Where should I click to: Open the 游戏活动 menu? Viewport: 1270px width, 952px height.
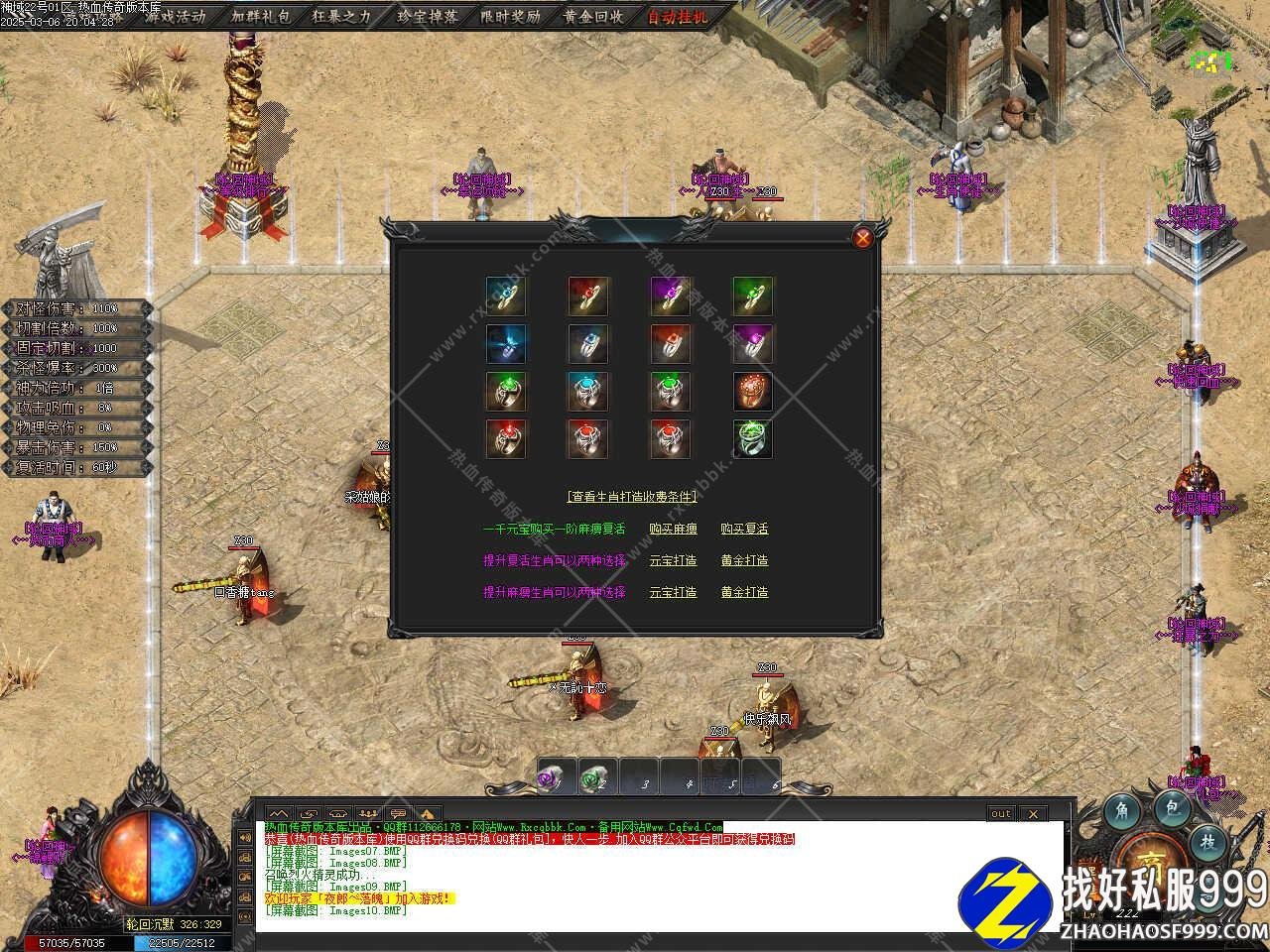tap(175, 16)
